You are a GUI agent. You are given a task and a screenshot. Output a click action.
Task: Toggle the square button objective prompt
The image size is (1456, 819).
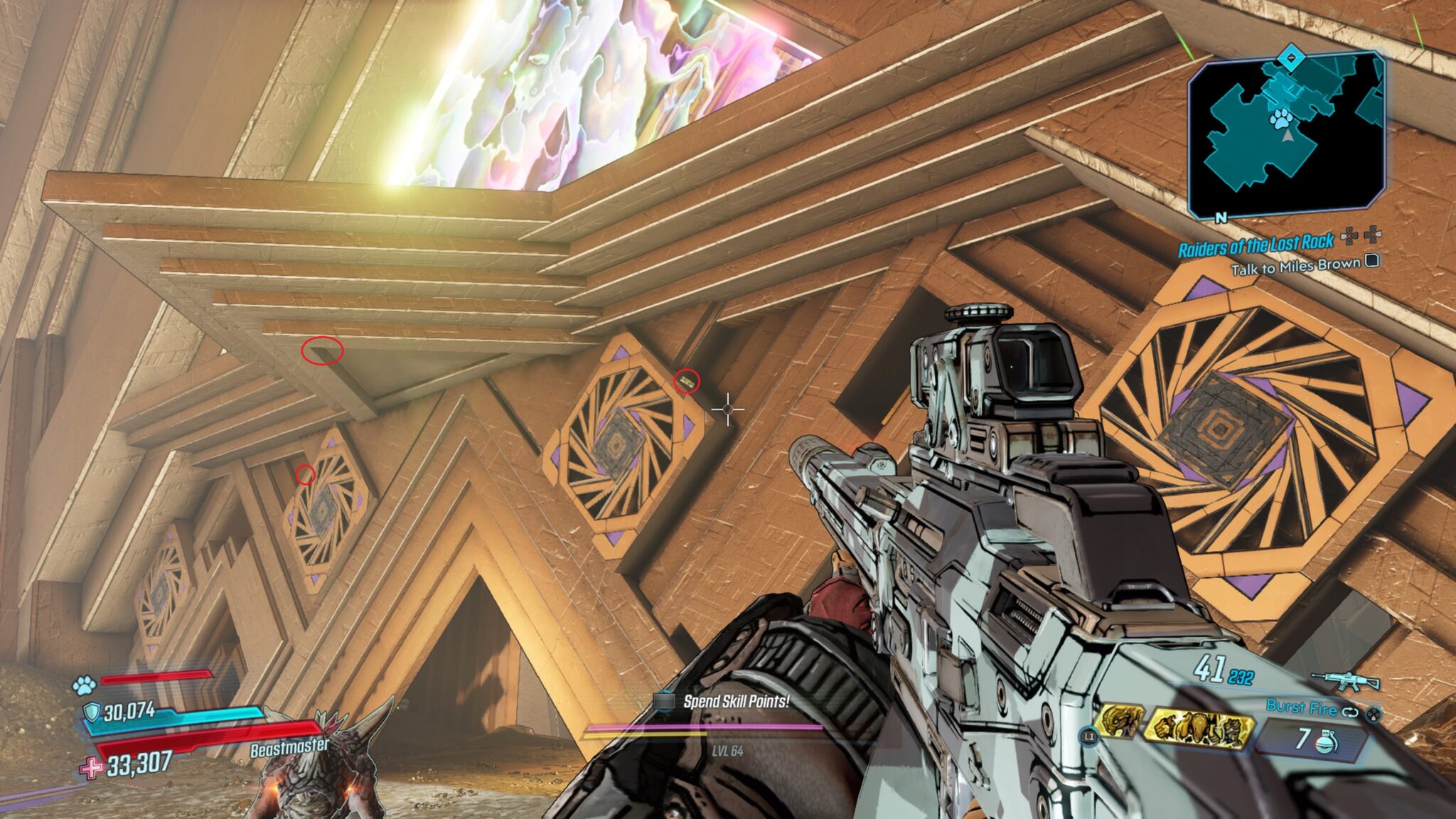coord(1371,261)
